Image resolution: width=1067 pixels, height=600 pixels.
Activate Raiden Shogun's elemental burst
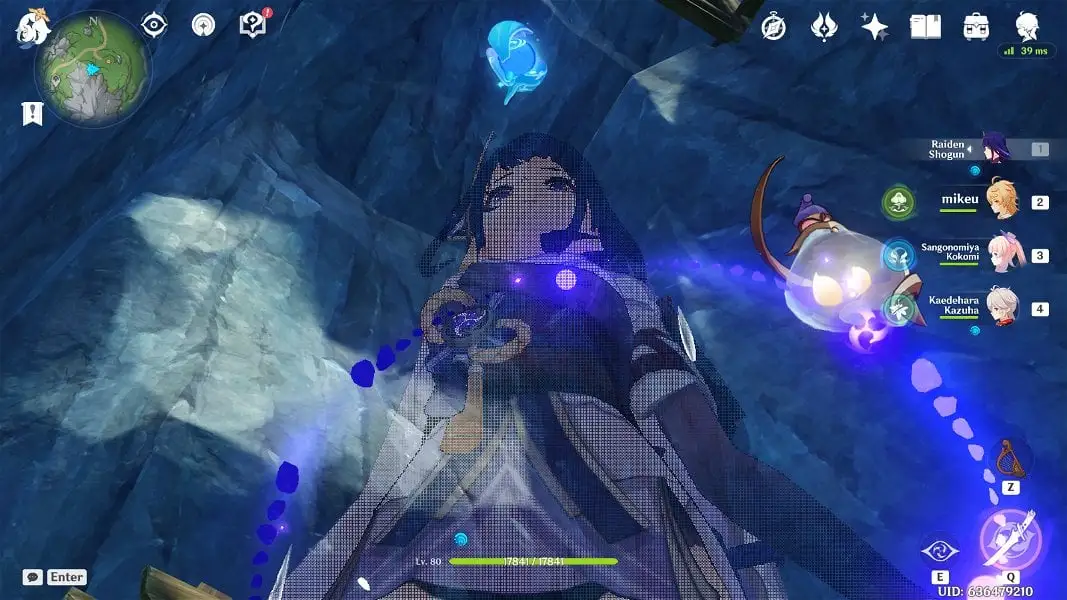point(1010,540)
